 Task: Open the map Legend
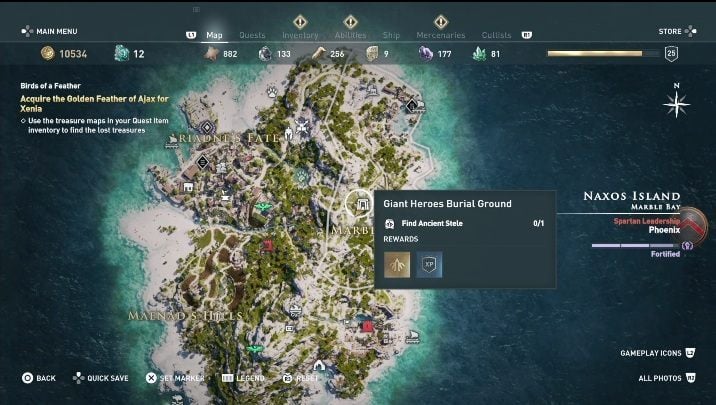(x=244, y=378)
